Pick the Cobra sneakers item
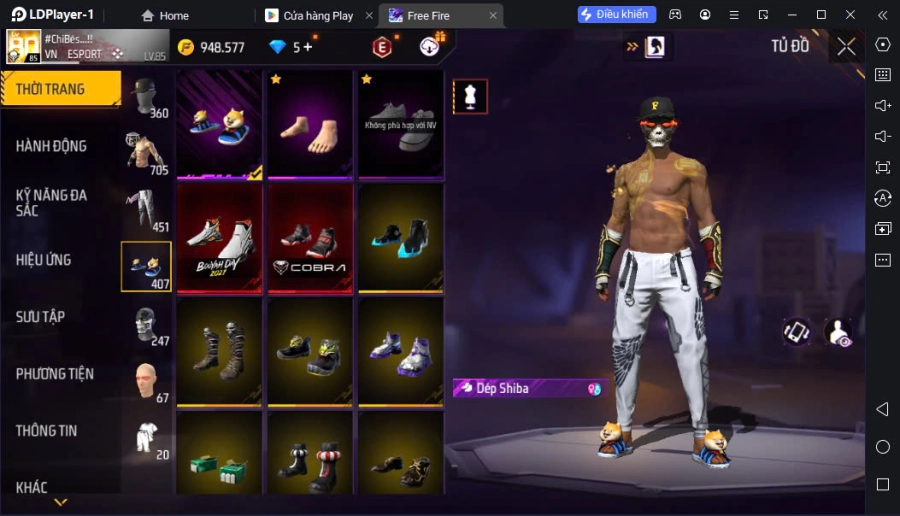Viewport: 900px width, 516px height. tap(309, 238)
